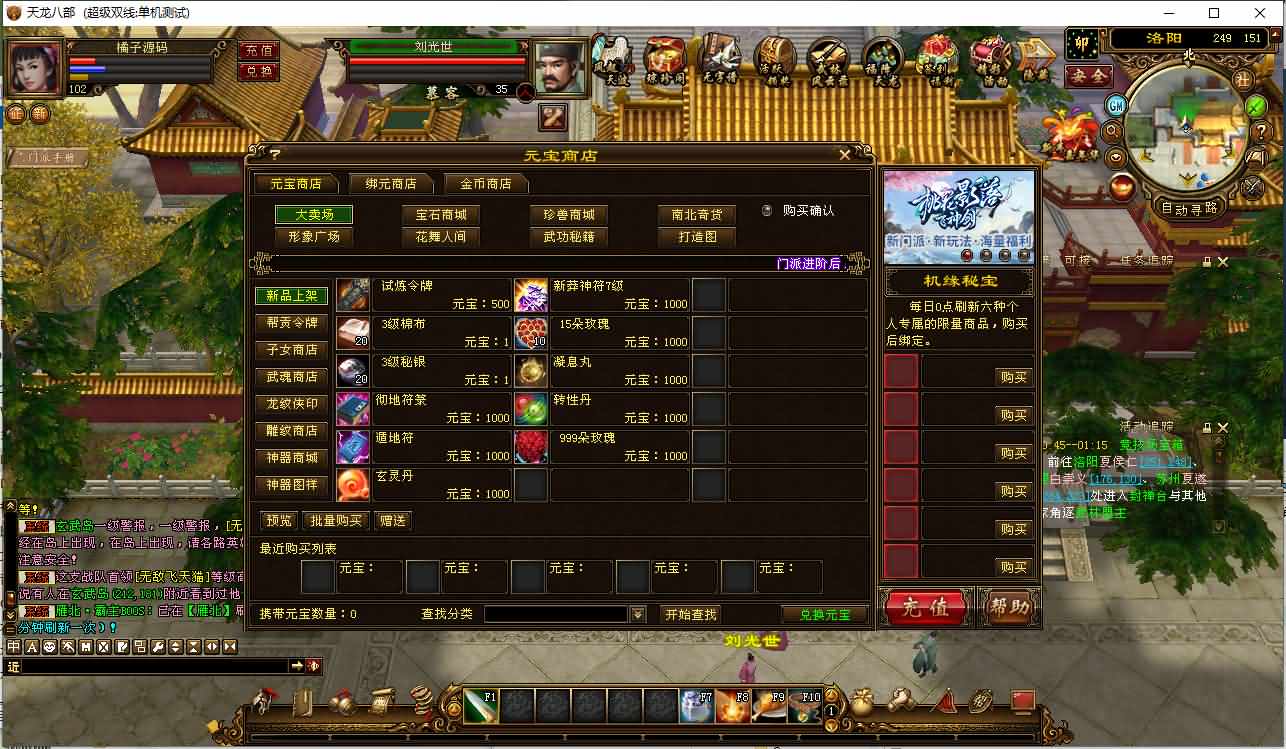
Task: Click the GM icon beside the minimap
Action: pyautogui.click(x=1116, y=105)
